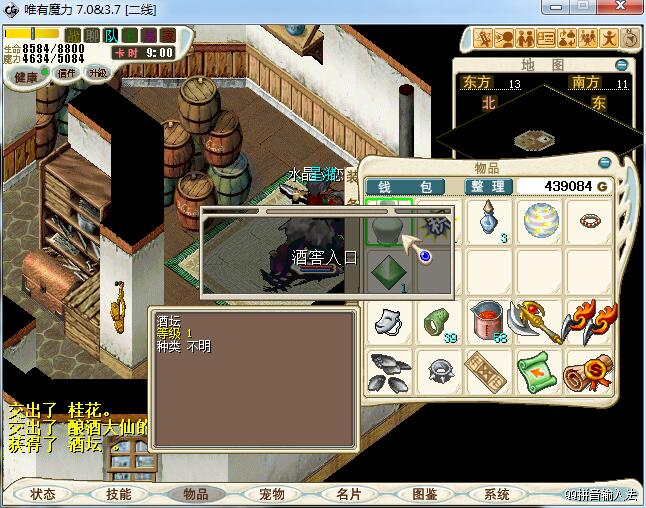Select the white mask item
Viewport: 646px width, 508px height.
(x=389, y=321)
